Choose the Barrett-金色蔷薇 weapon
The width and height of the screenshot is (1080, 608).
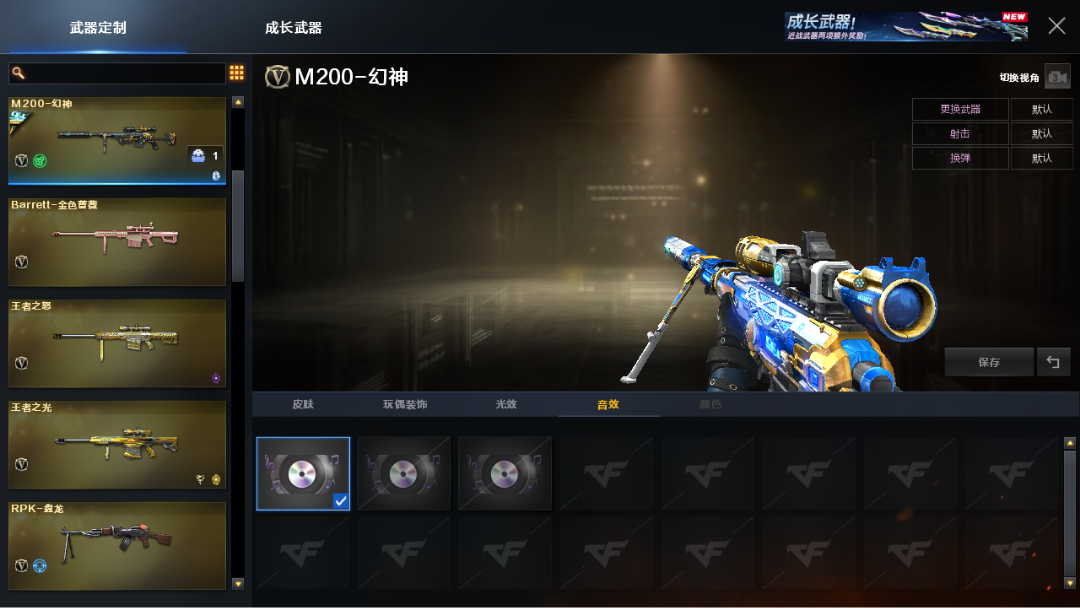click(x=117, y=241)
